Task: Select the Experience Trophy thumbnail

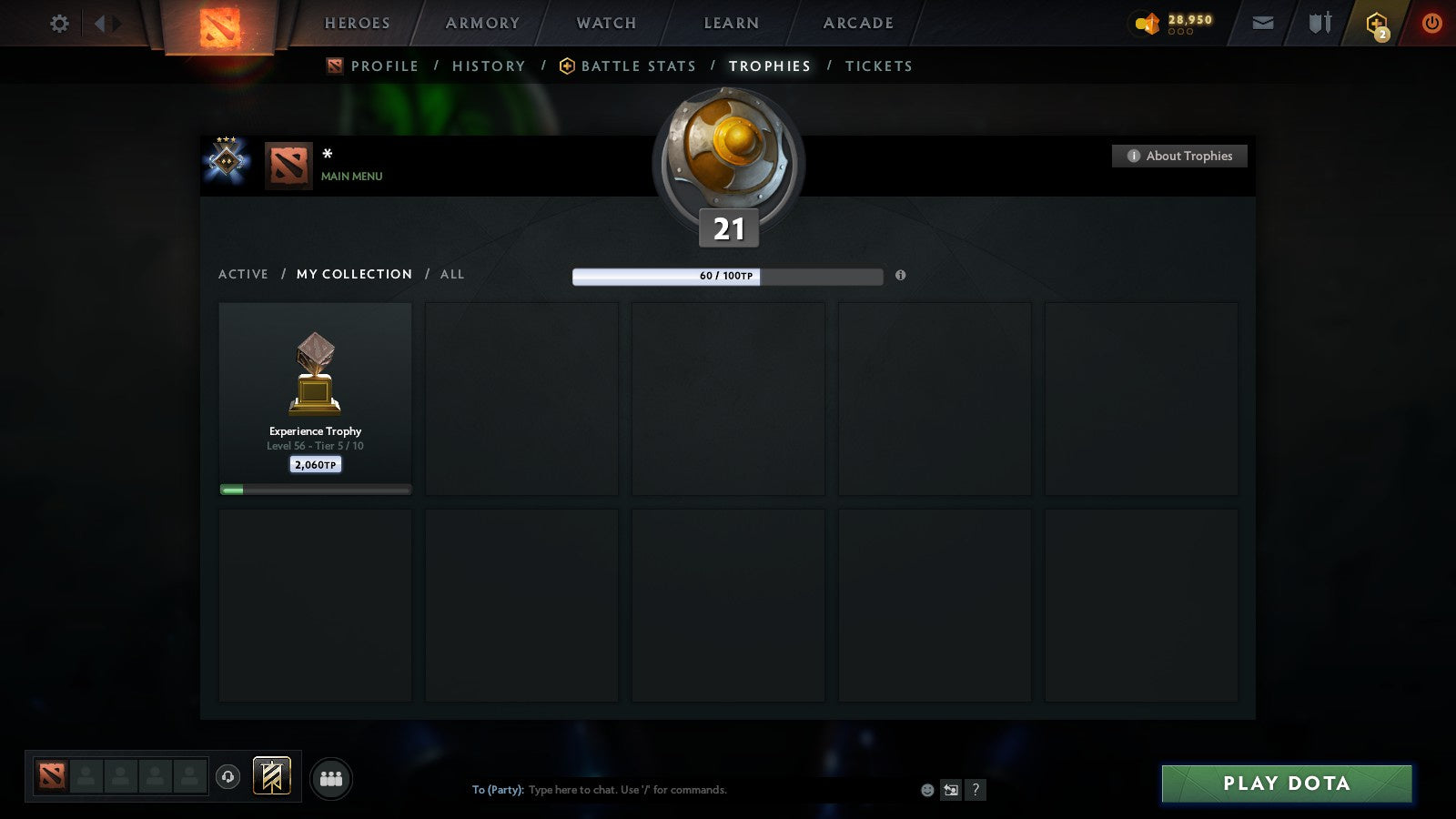Action: click(315, 375)
